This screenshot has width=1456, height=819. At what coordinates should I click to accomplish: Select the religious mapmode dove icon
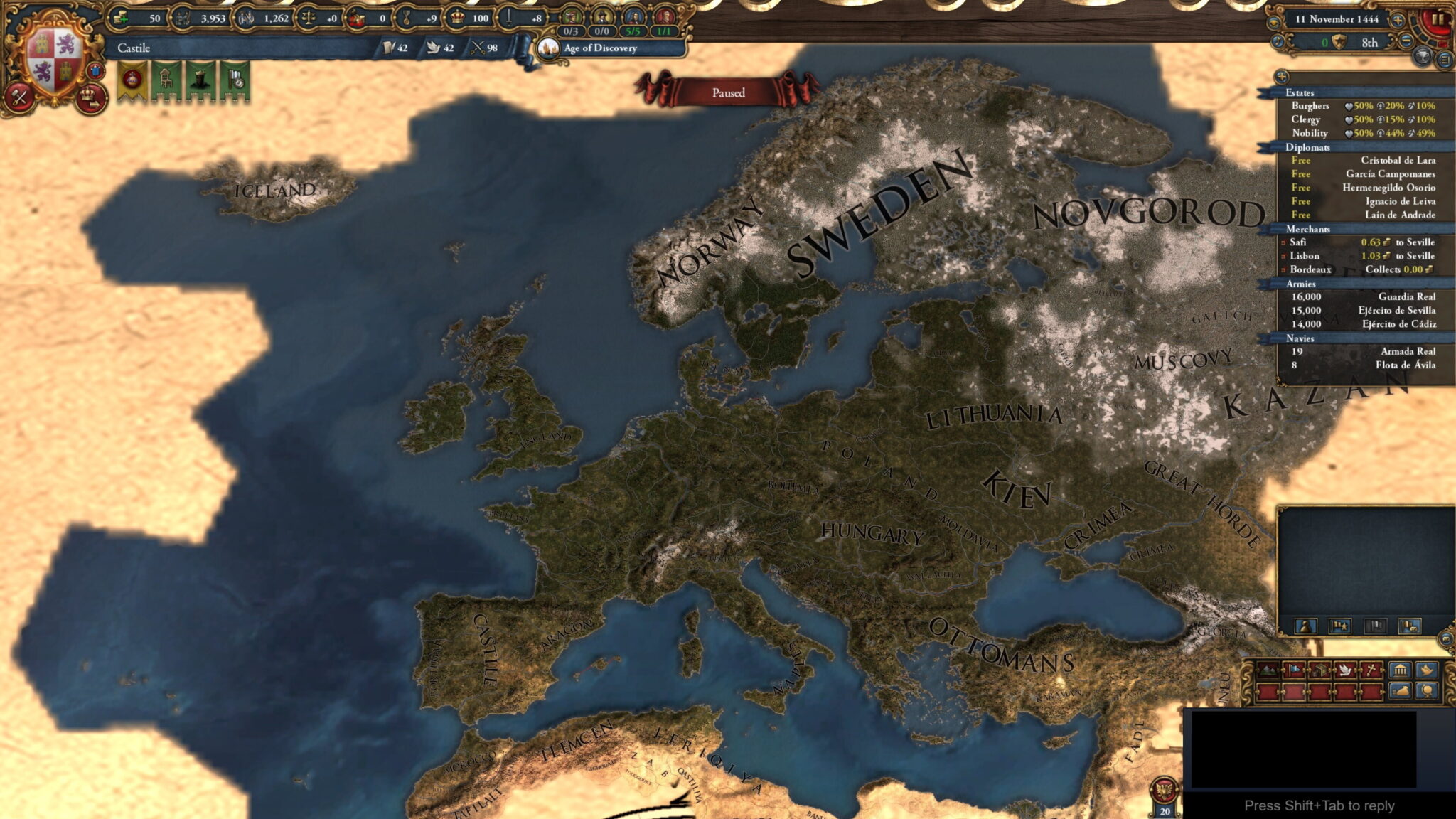click(x=1345, y=670)
